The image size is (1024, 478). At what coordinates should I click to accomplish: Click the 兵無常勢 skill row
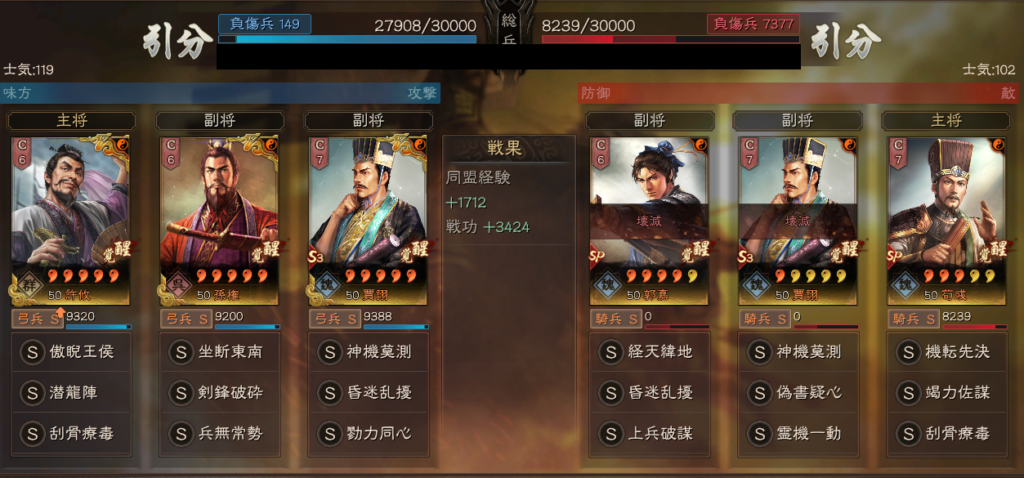point(219,434)
